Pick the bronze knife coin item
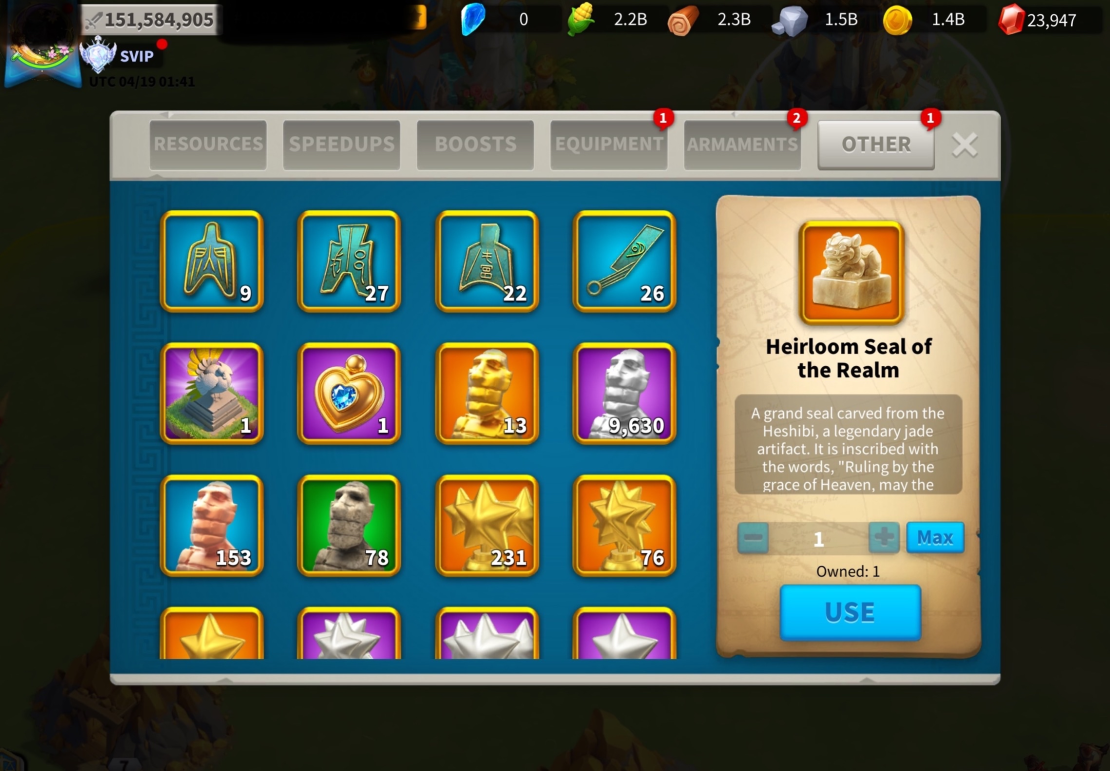Viewport: 1110px width, 771px height. click(624, 261)
